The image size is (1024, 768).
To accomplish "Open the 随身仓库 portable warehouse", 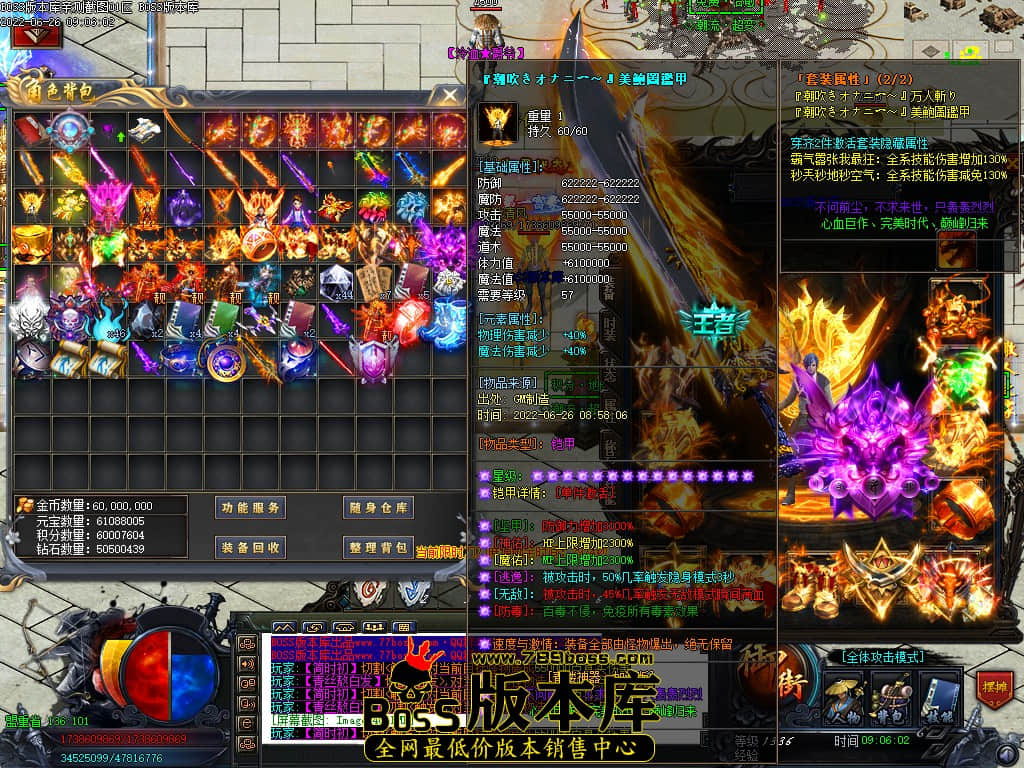I will coord(378,508).
